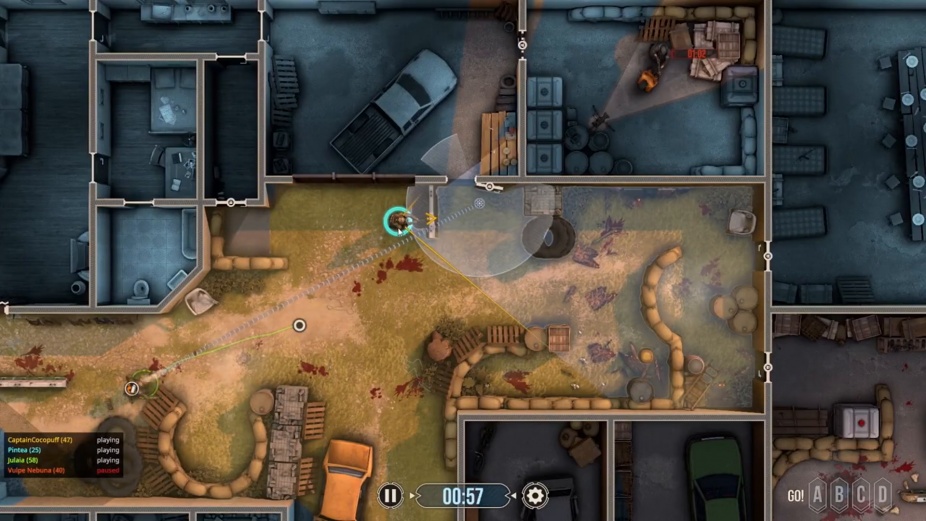Select the trooper with the cyan selection ring
This screenshot has height=521, width=926.
(x=399, y=221)
